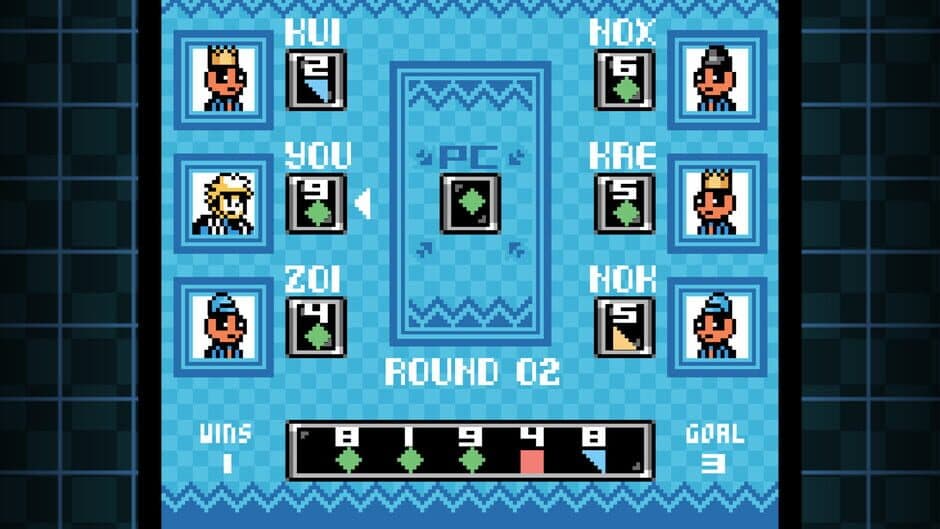Choose the green diamond 1 card in hand
Viewport: 940px width, 529px height.
[x=409, y=451]
